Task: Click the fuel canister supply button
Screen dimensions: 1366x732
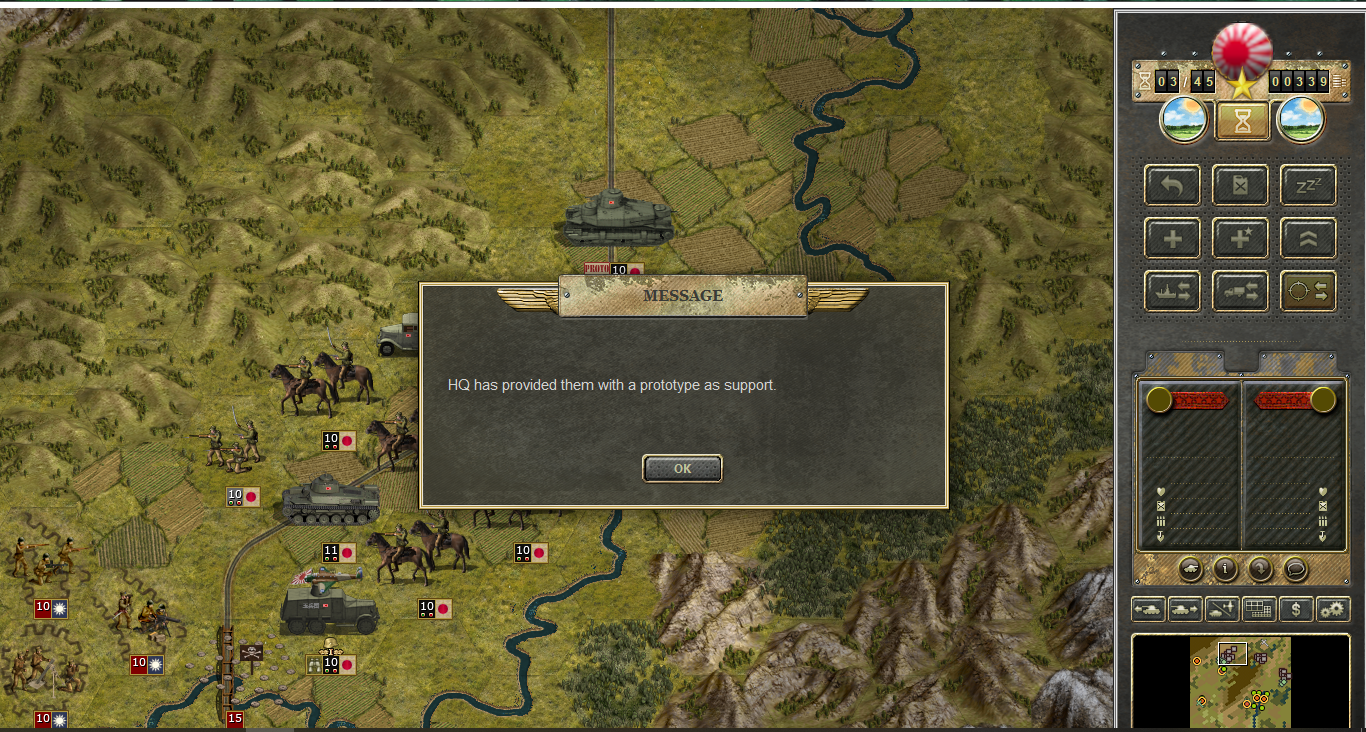Action: pos(1240,185)
